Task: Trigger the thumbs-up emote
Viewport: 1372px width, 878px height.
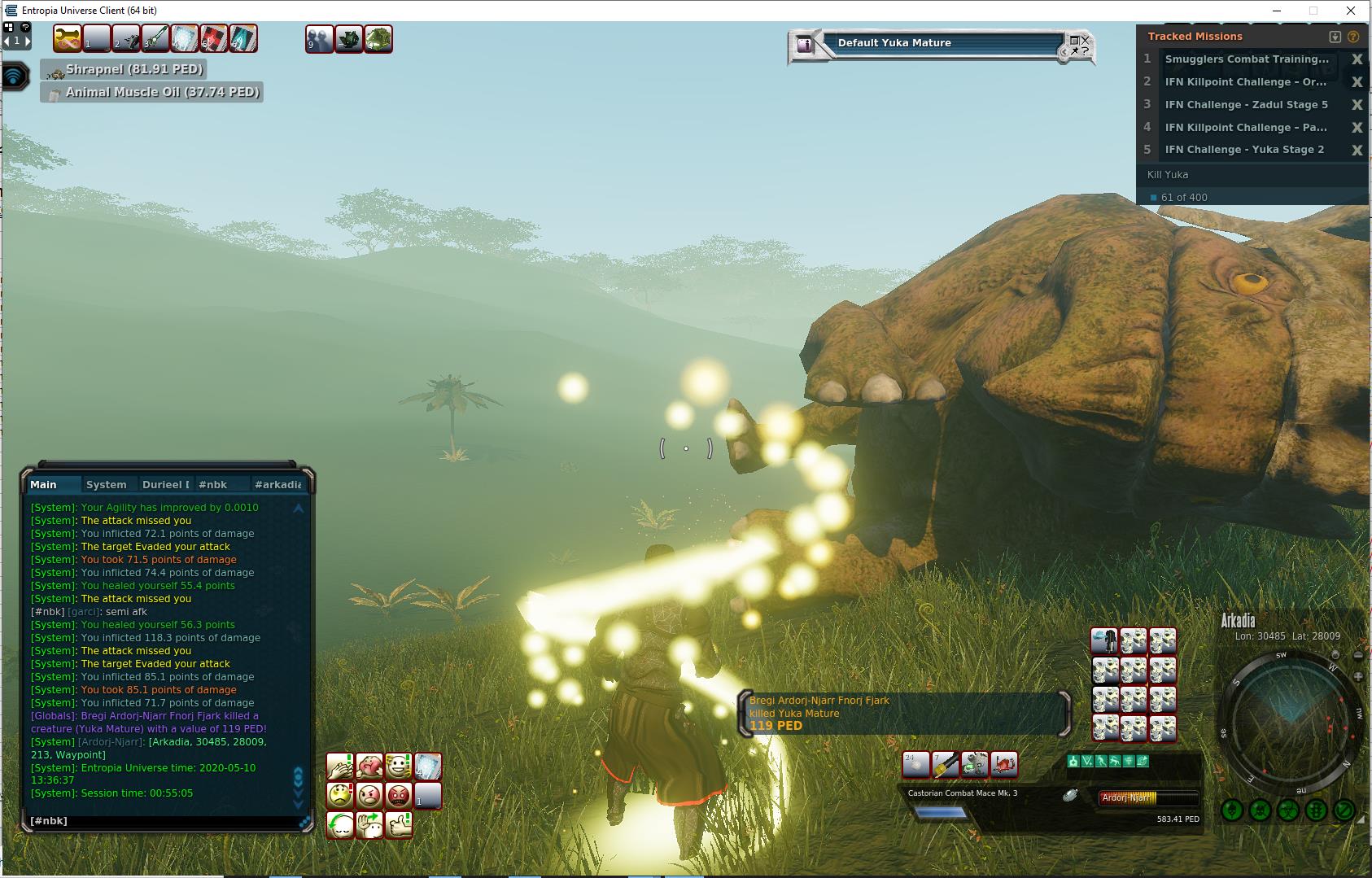Action: point(399,824)
